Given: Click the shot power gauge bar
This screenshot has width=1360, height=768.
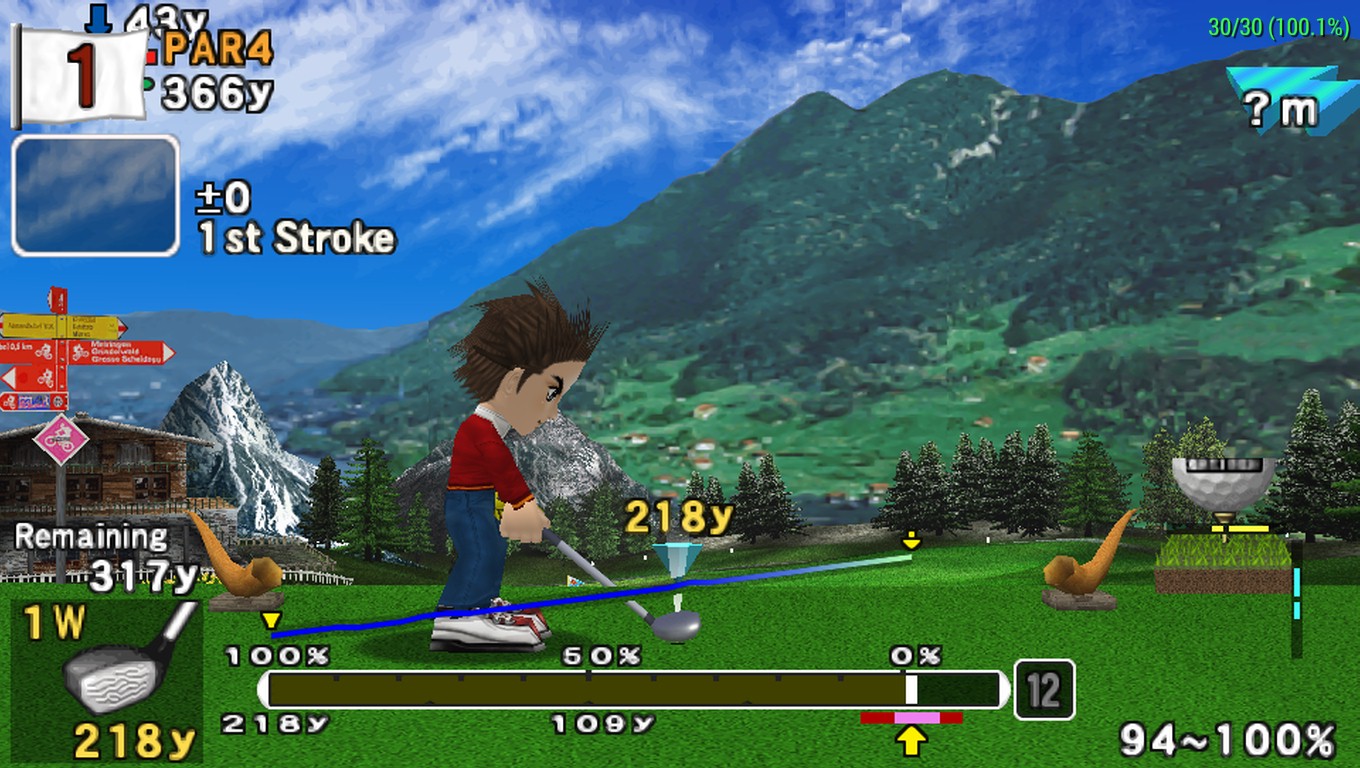Looking at the screenshot, I should [634, 690].
